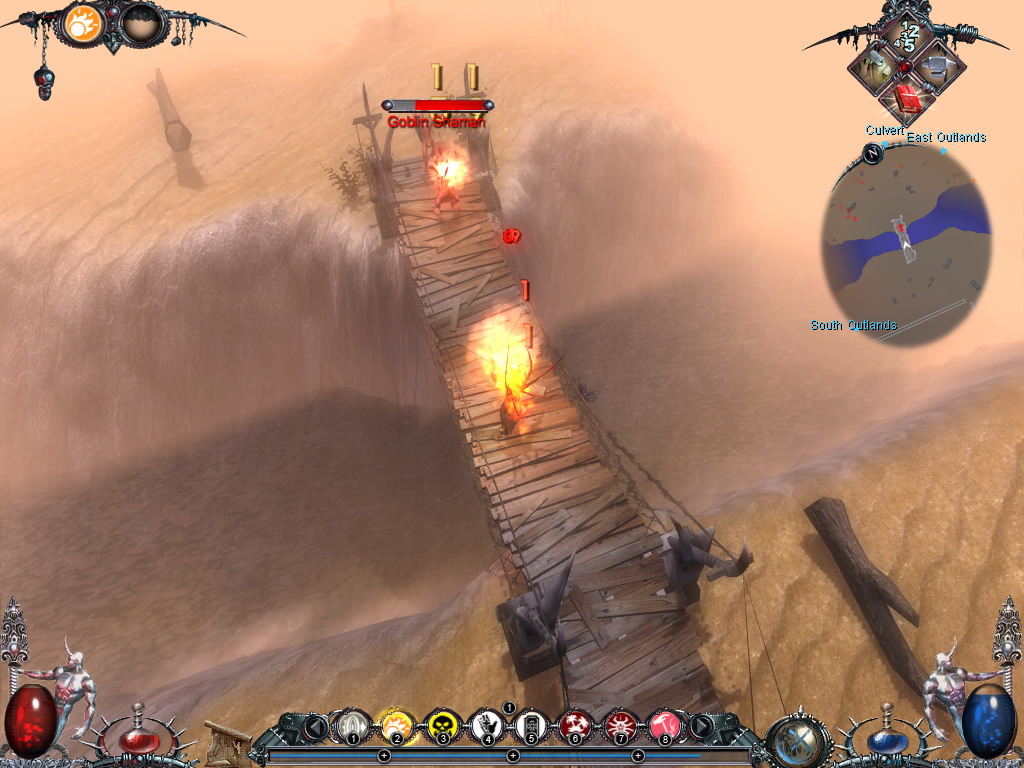Click the hanging skull ornament icon

pyautogui.click(x=43, y=82)
